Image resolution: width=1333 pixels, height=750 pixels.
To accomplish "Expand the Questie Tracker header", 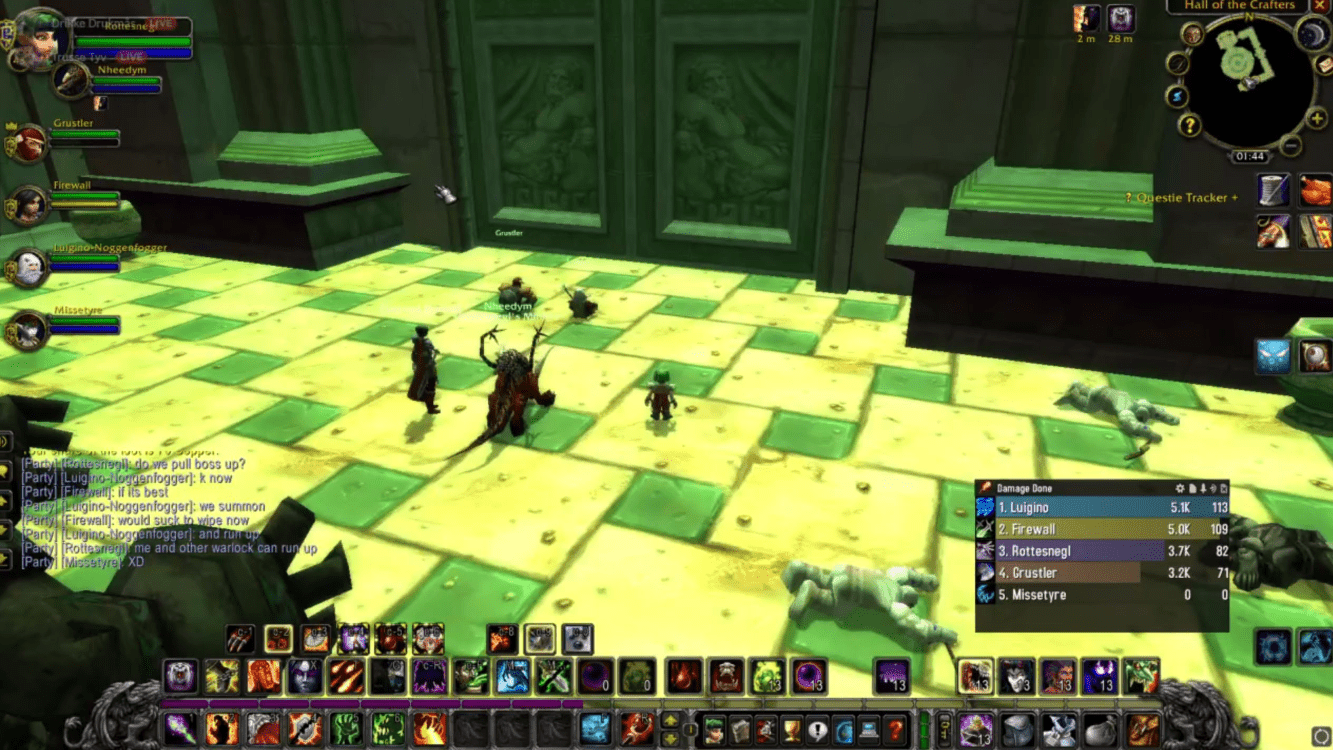I will (1181, 198).
